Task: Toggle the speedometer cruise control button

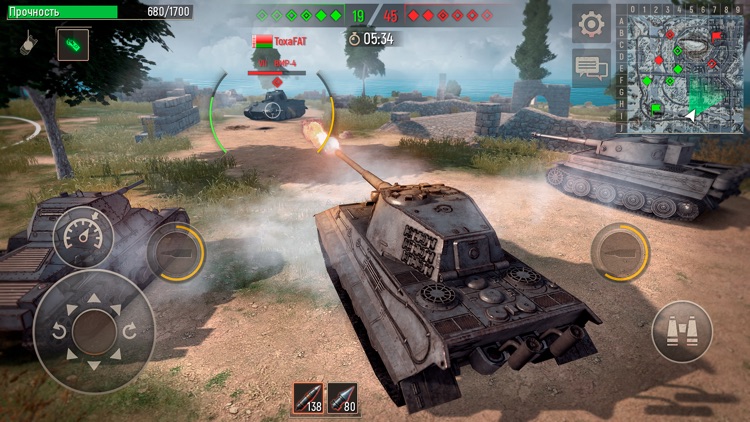Action: 83,237
